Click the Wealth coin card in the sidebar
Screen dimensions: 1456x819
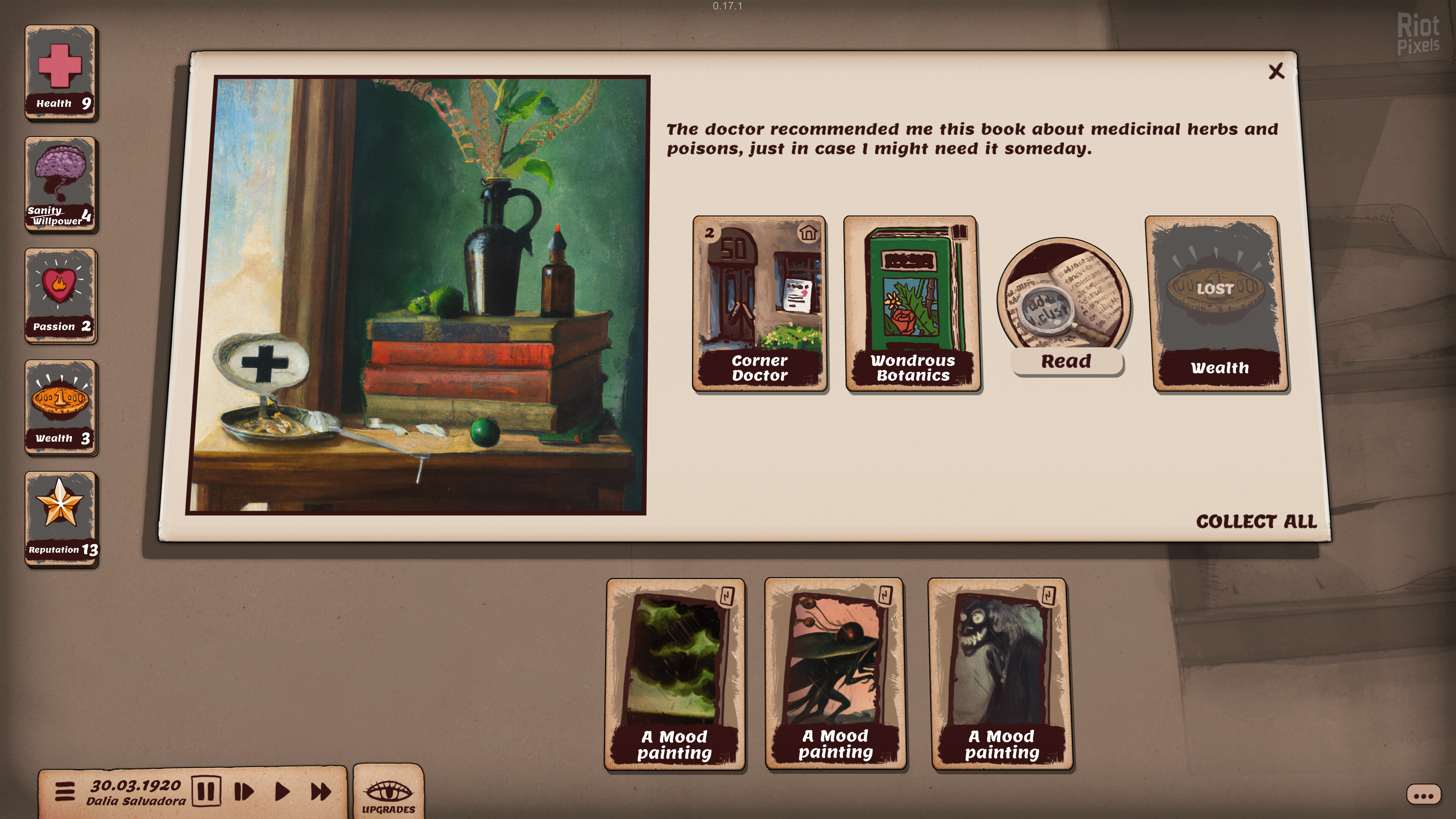[x=61, y=407]
